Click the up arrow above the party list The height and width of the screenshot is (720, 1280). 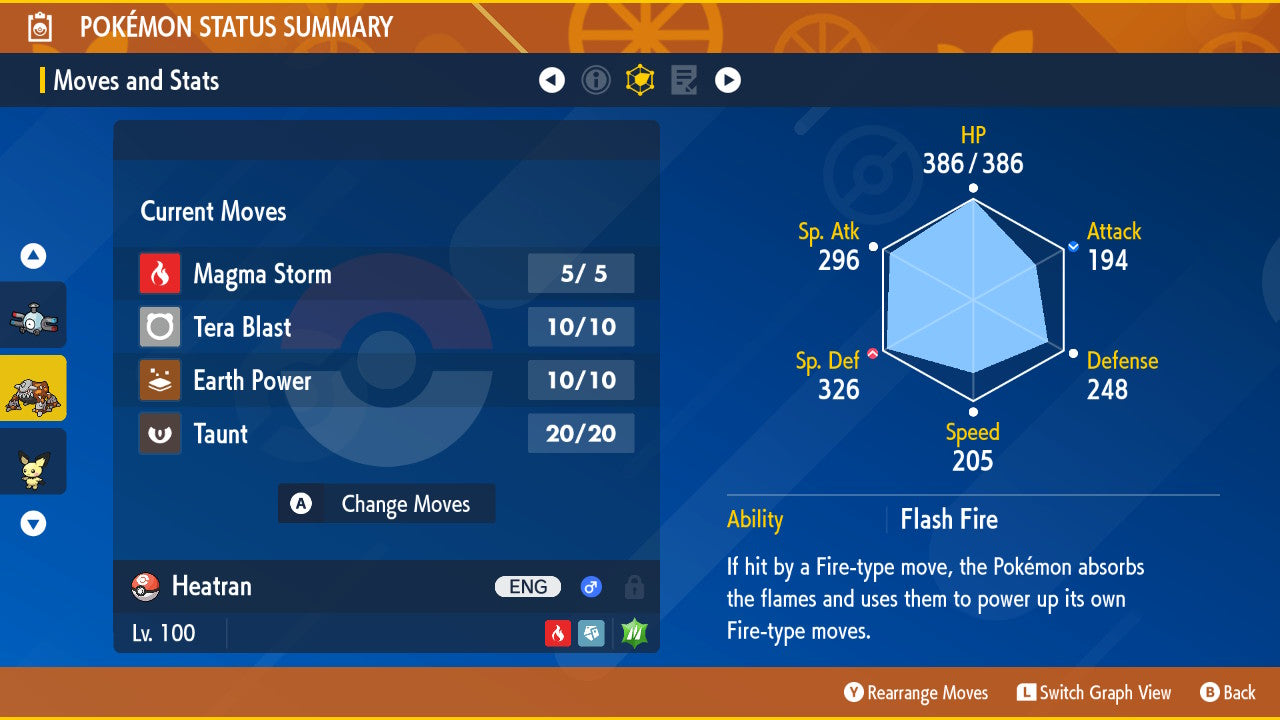33,257
